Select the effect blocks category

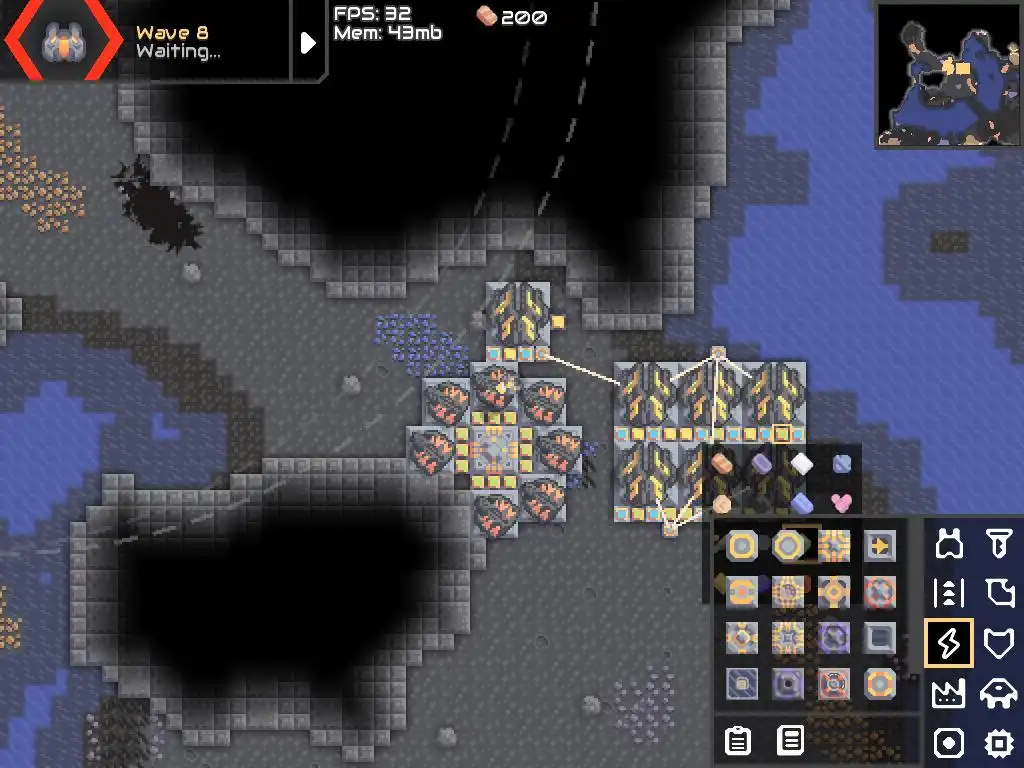pos(948,742)
